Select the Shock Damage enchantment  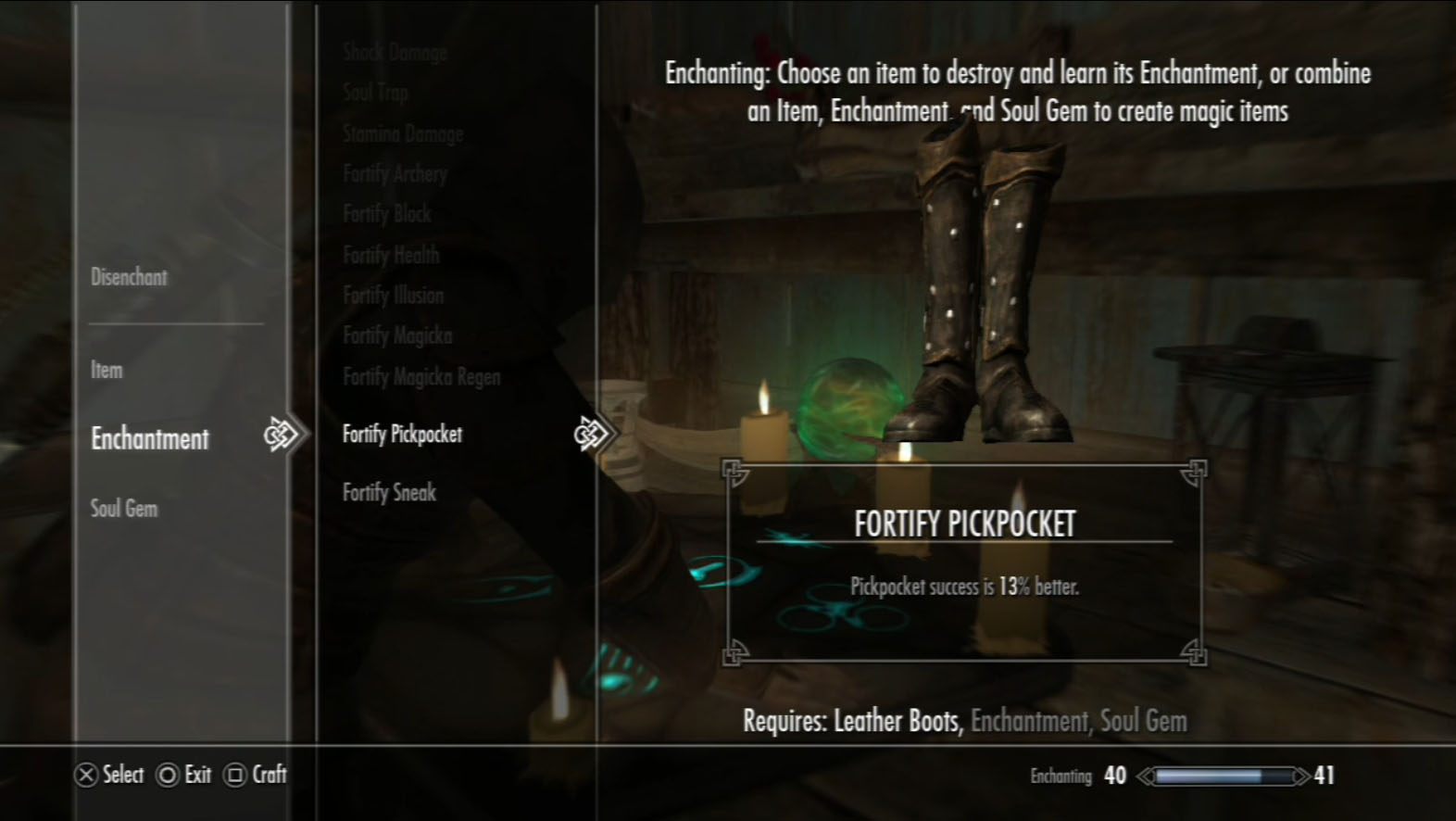tap(395, 52)
